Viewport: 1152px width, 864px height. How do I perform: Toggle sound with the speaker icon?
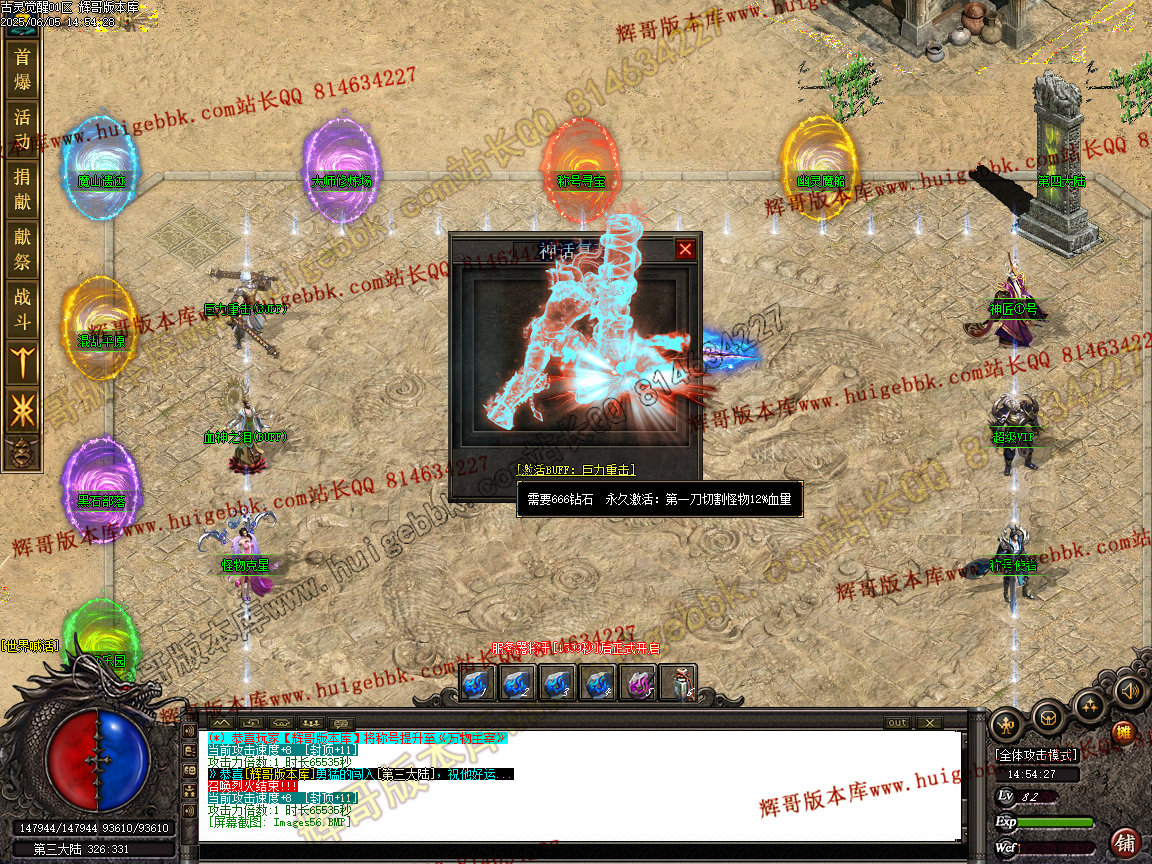(1130, 690)
